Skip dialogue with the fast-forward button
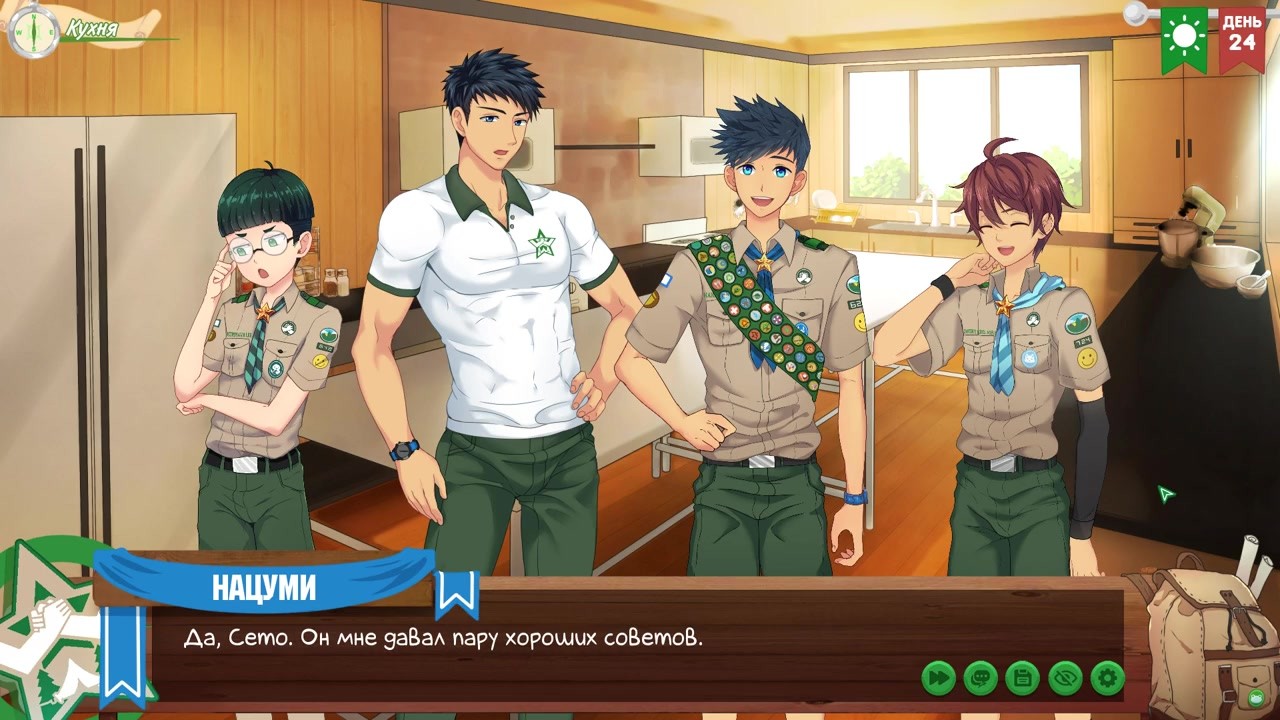1280x720 pixels. (x=938, y=678)
